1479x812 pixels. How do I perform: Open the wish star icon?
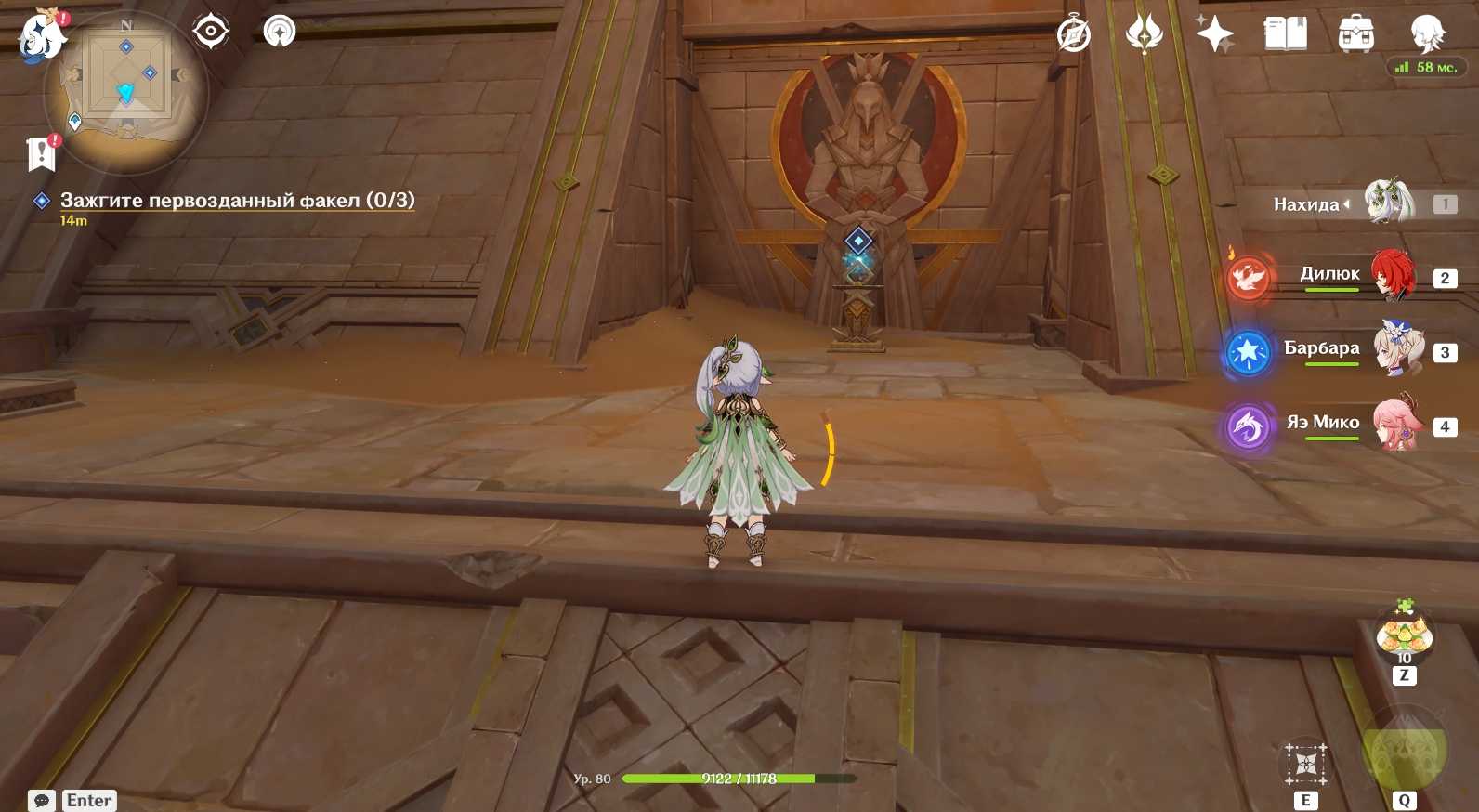[1214, 35]
